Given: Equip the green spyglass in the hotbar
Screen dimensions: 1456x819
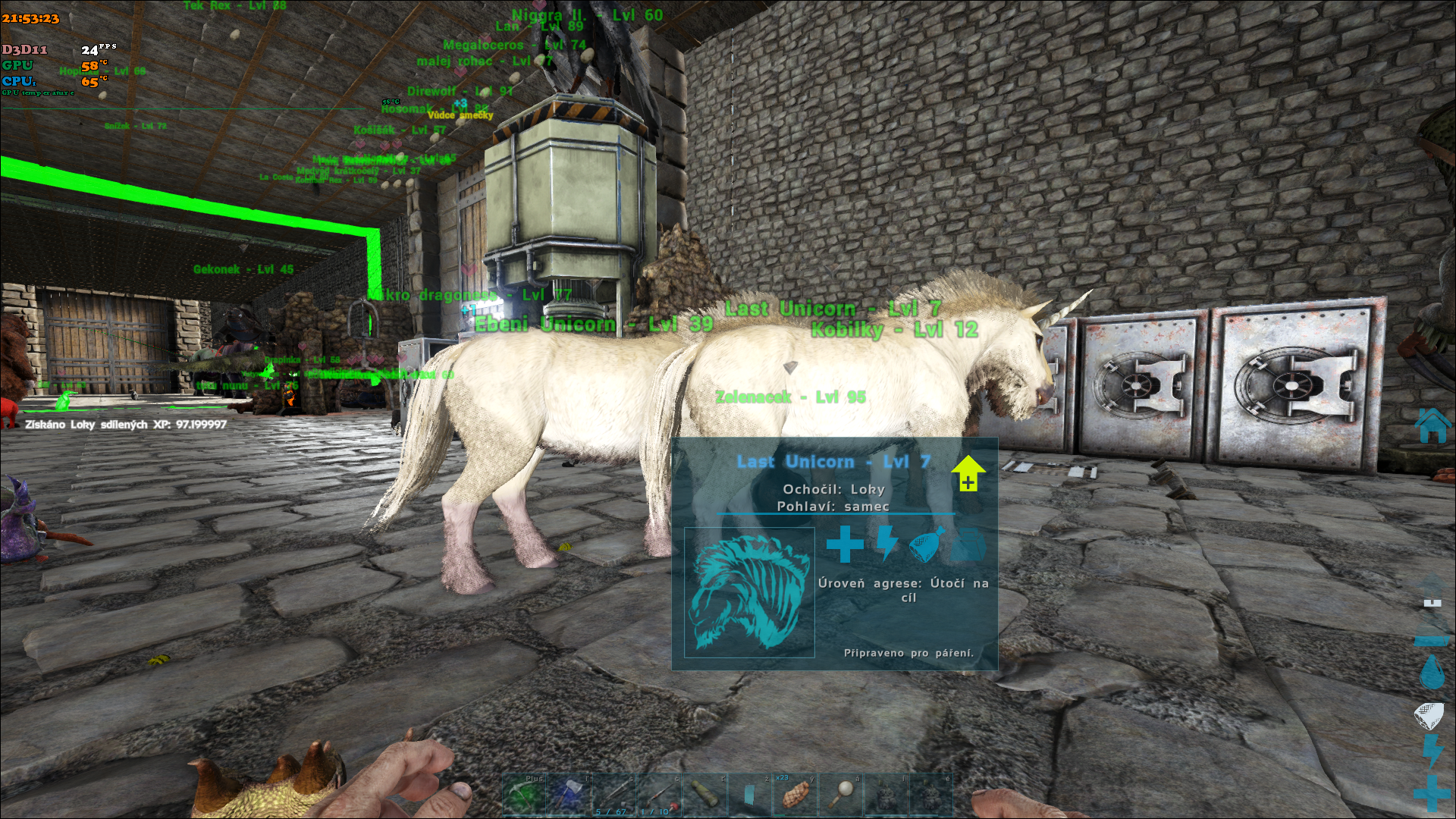Looking at the screenshot, I should (704, 795).
